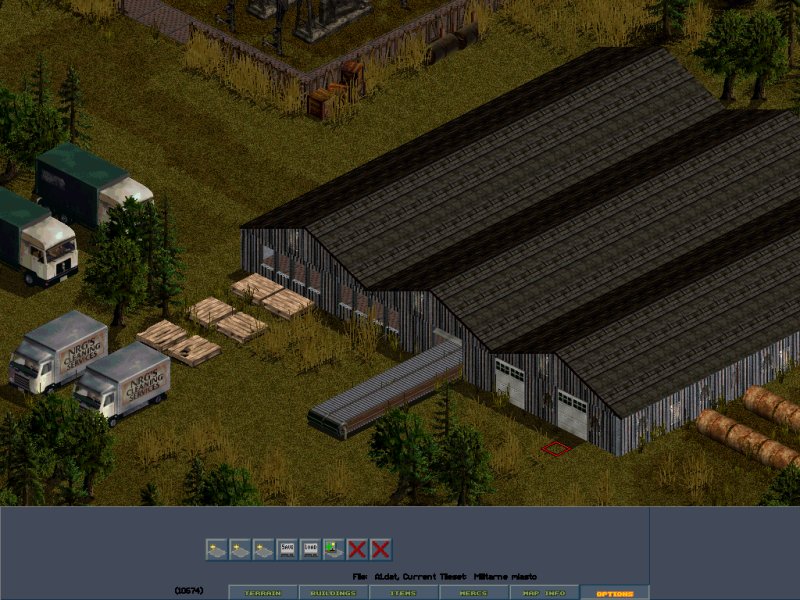
Task: Show the Mercs tab
Action: (473, 593)
